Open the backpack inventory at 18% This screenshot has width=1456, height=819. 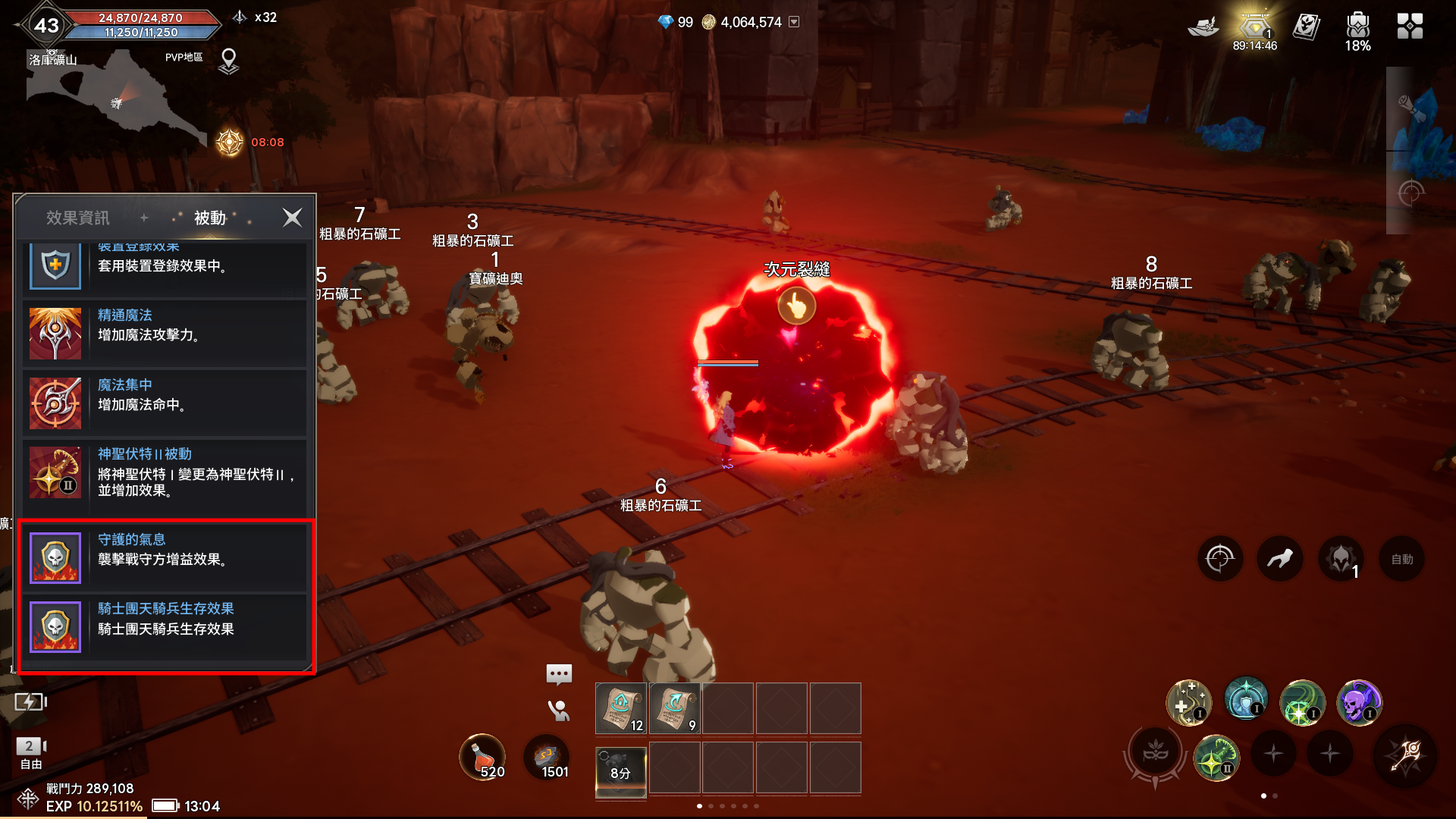coord(1357,29)
